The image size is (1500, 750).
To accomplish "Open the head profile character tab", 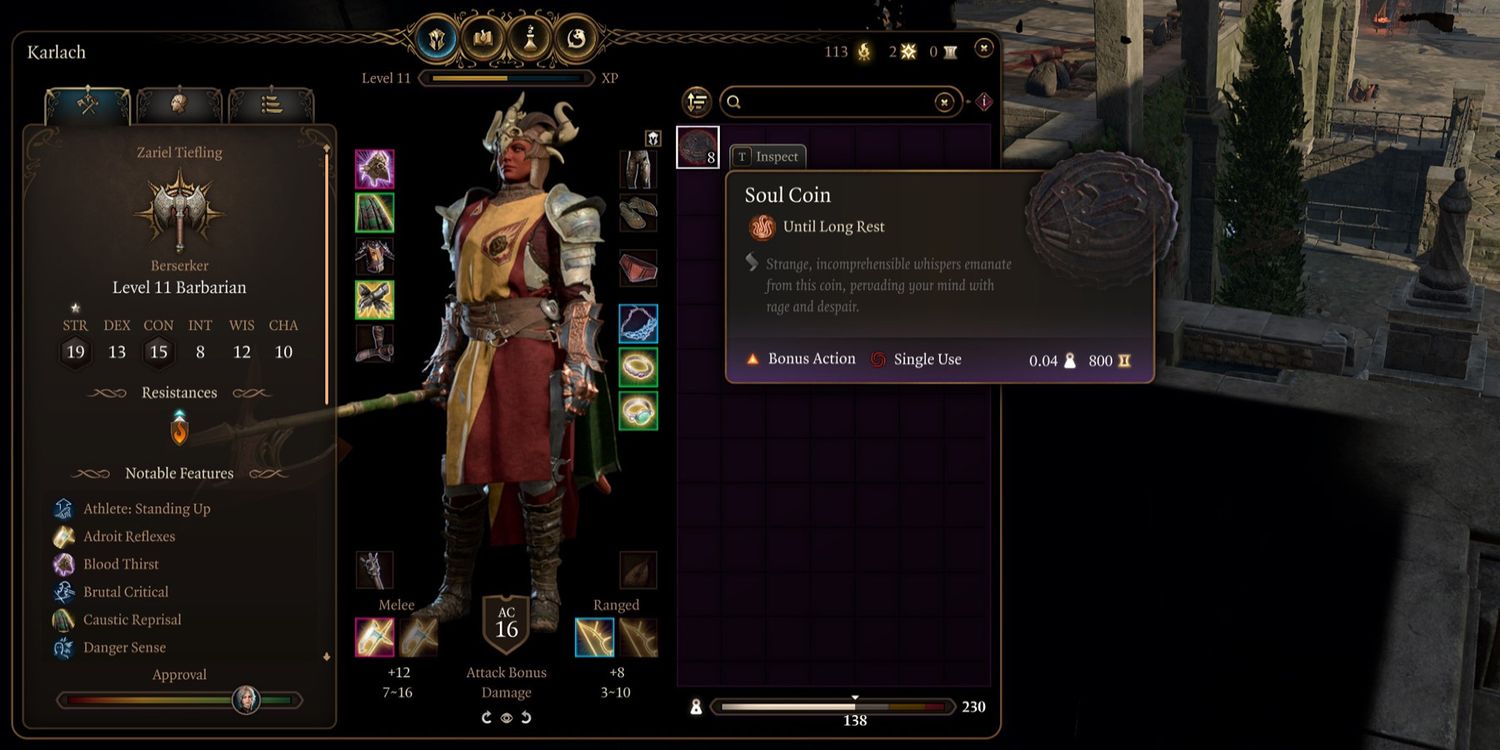I will tap(179, 106).
